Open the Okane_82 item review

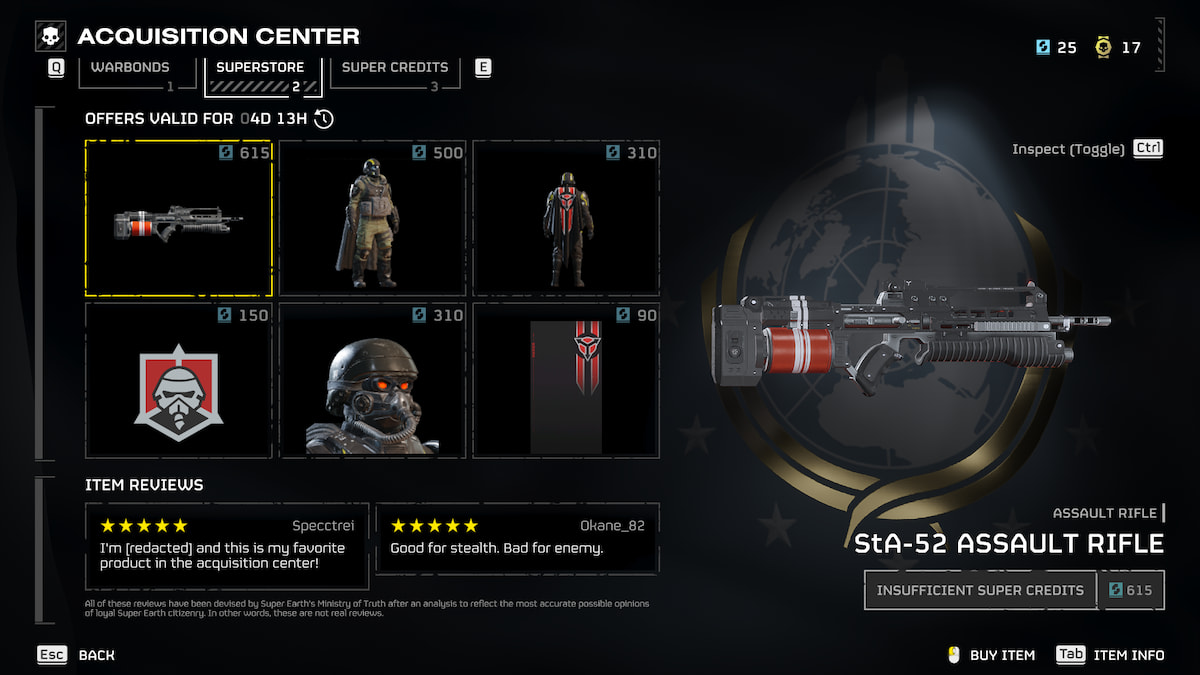(x=517, y=537)
